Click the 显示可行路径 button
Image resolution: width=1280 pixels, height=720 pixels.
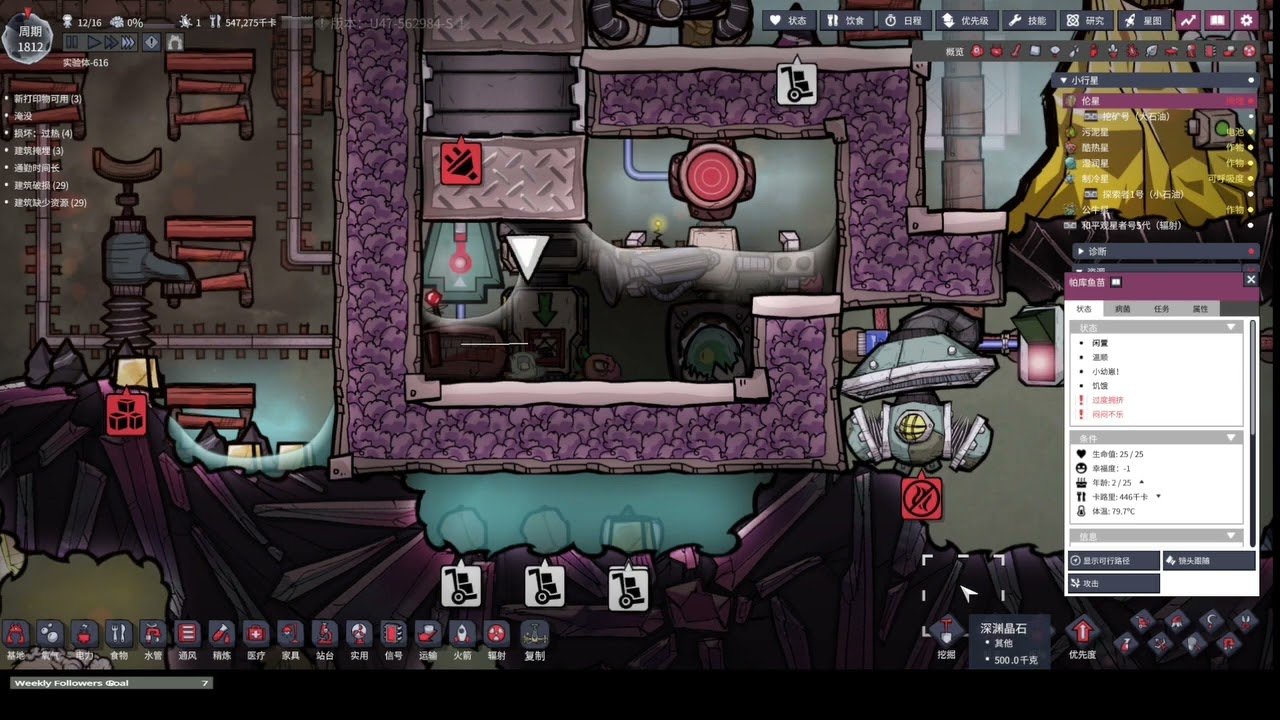(x=1113, y=560)
